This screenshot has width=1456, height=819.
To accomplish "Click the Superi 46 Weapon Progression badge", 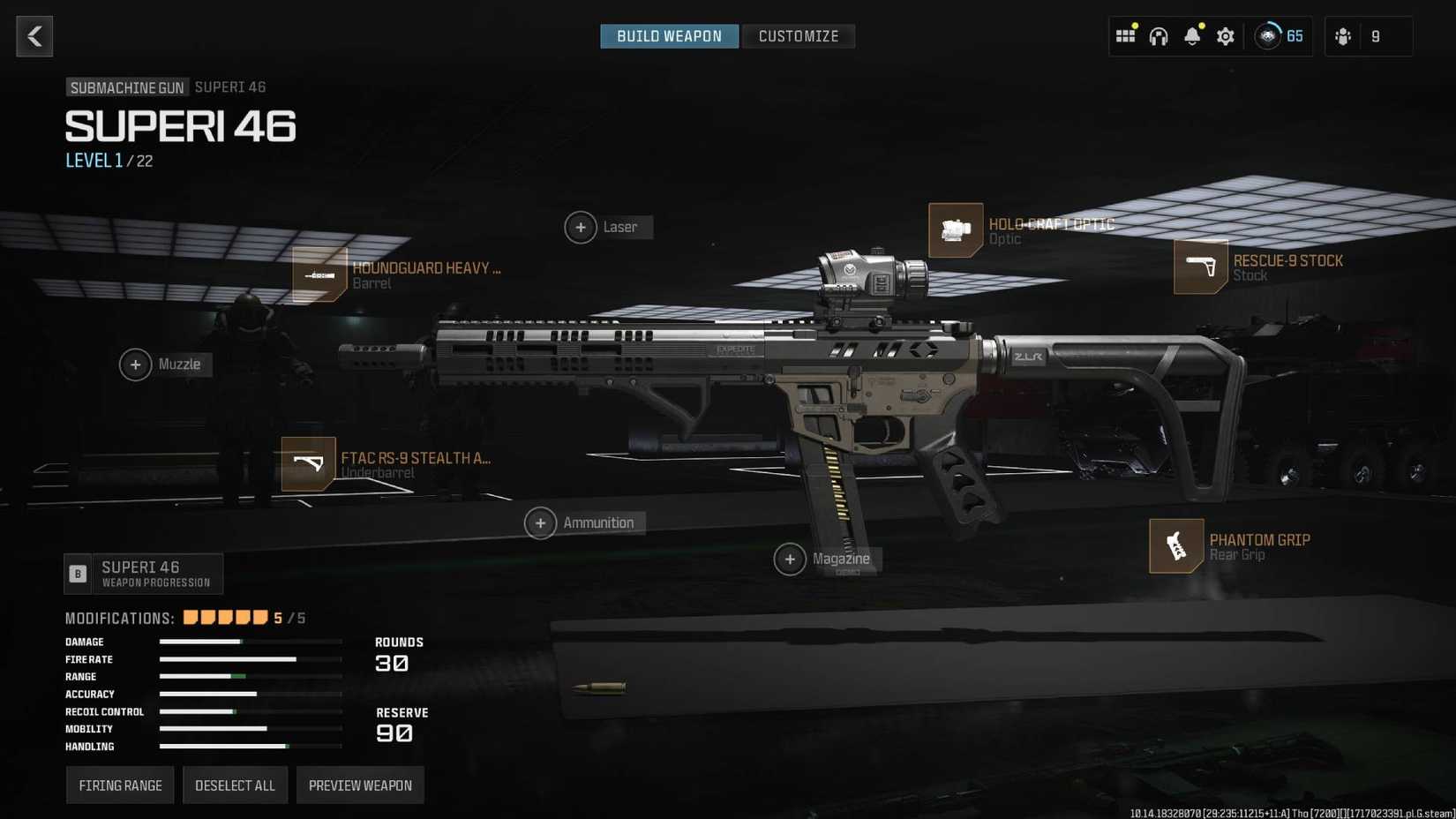I will tap(144, 573).
